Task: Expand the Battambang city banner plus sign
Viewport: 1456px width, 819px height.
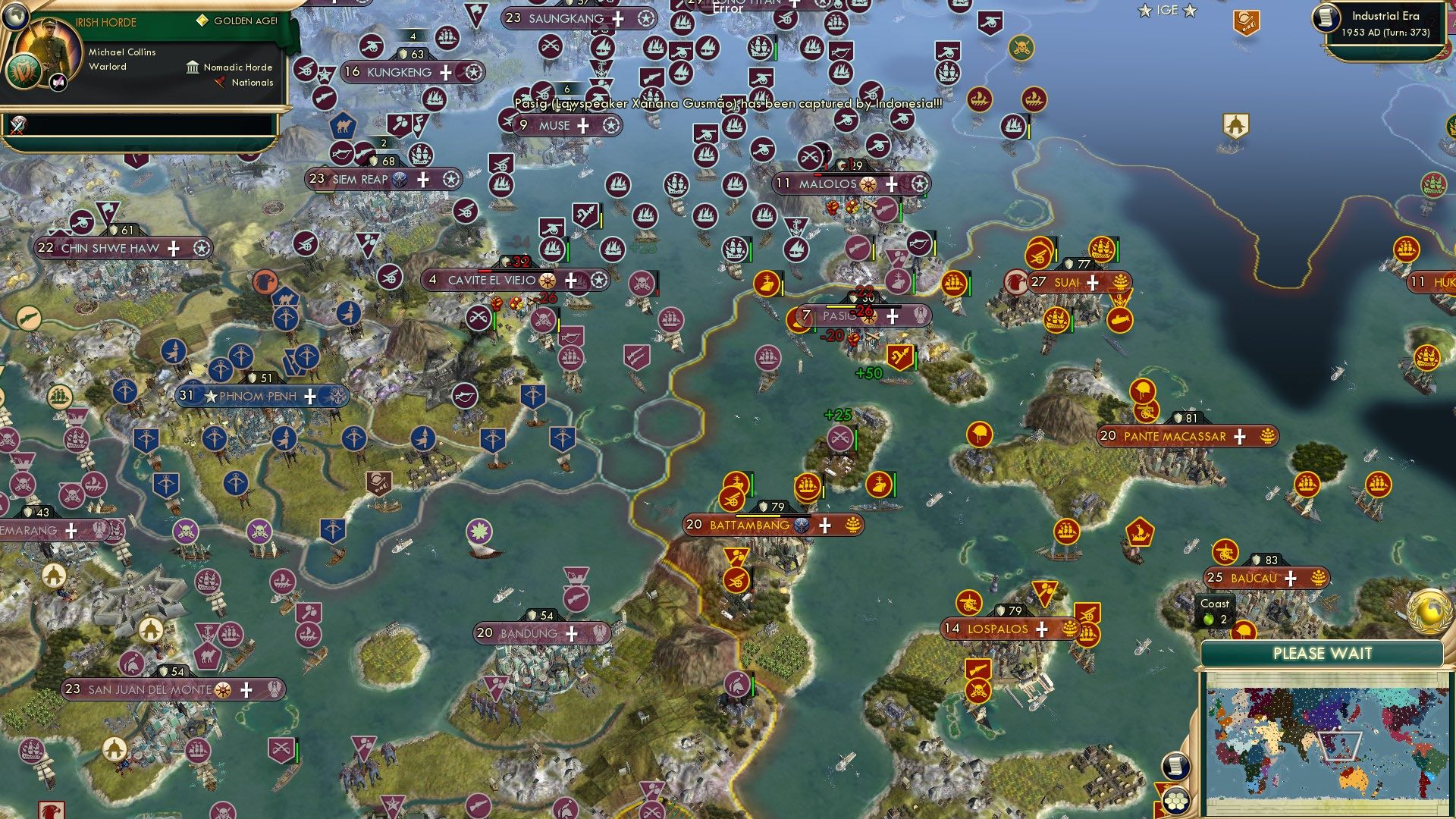Action: coord(825,524)
